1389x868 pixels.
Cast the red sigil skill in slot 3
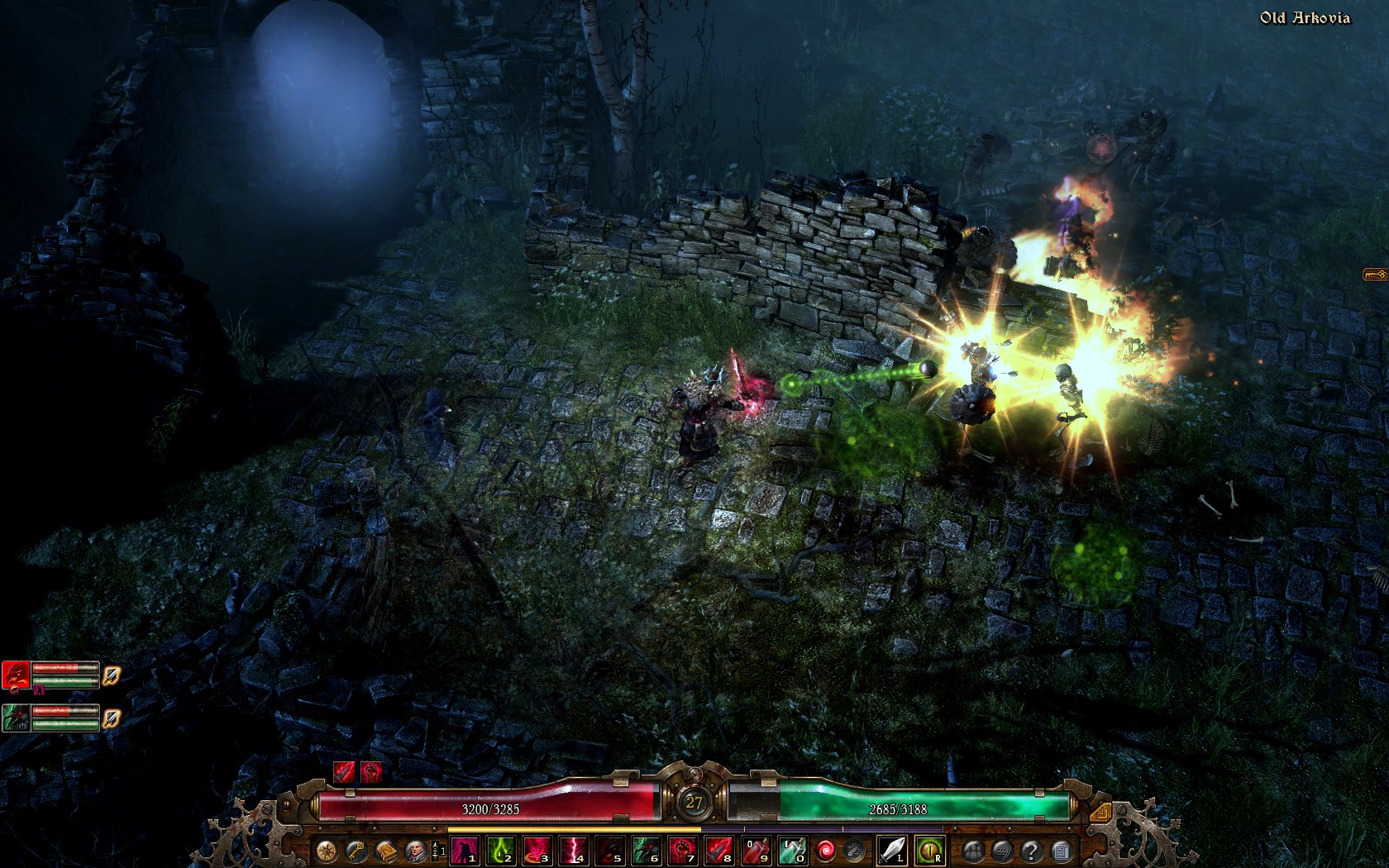537,850
